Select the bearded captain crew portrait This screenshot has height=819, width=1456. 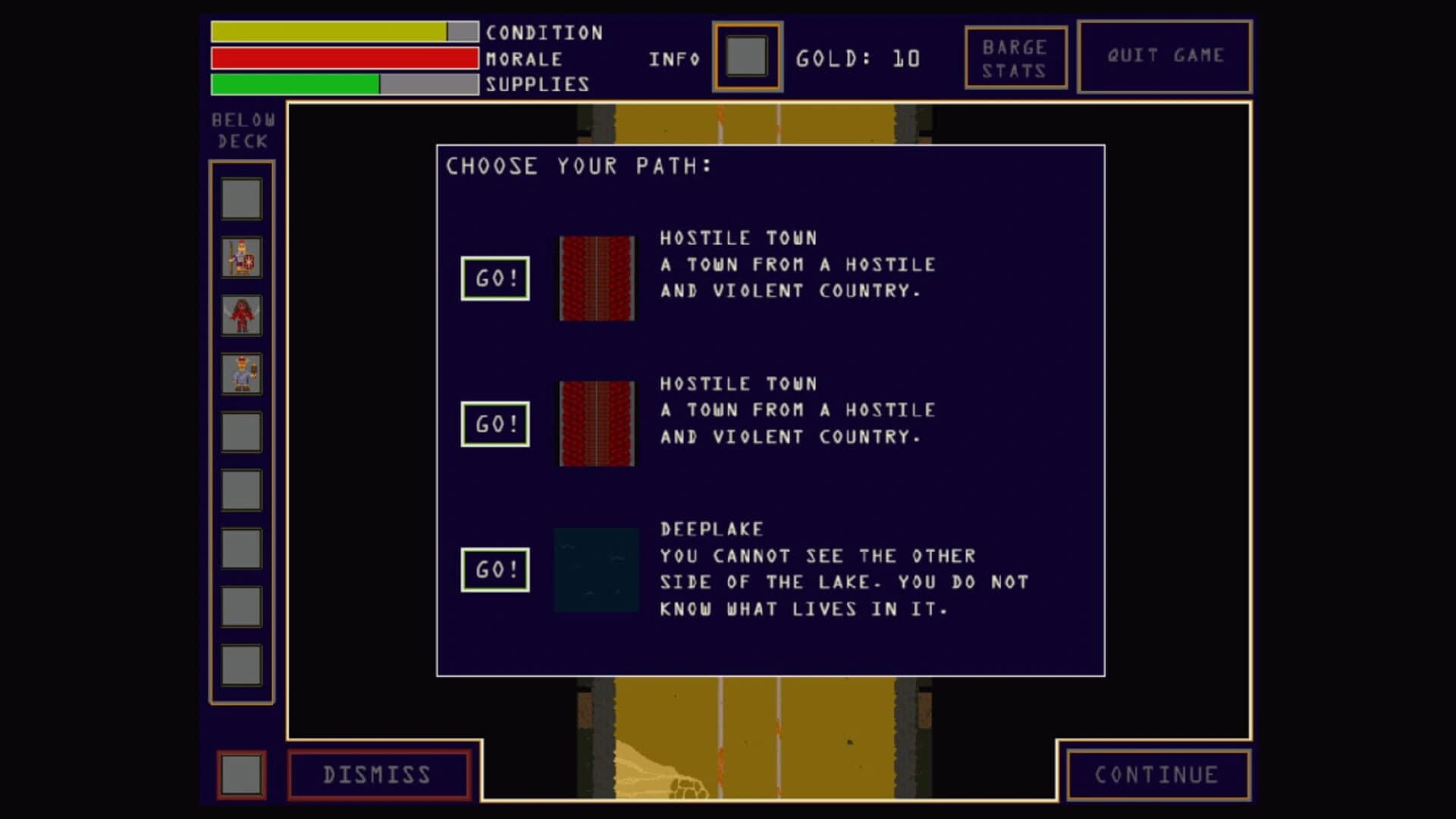(241, 372)
